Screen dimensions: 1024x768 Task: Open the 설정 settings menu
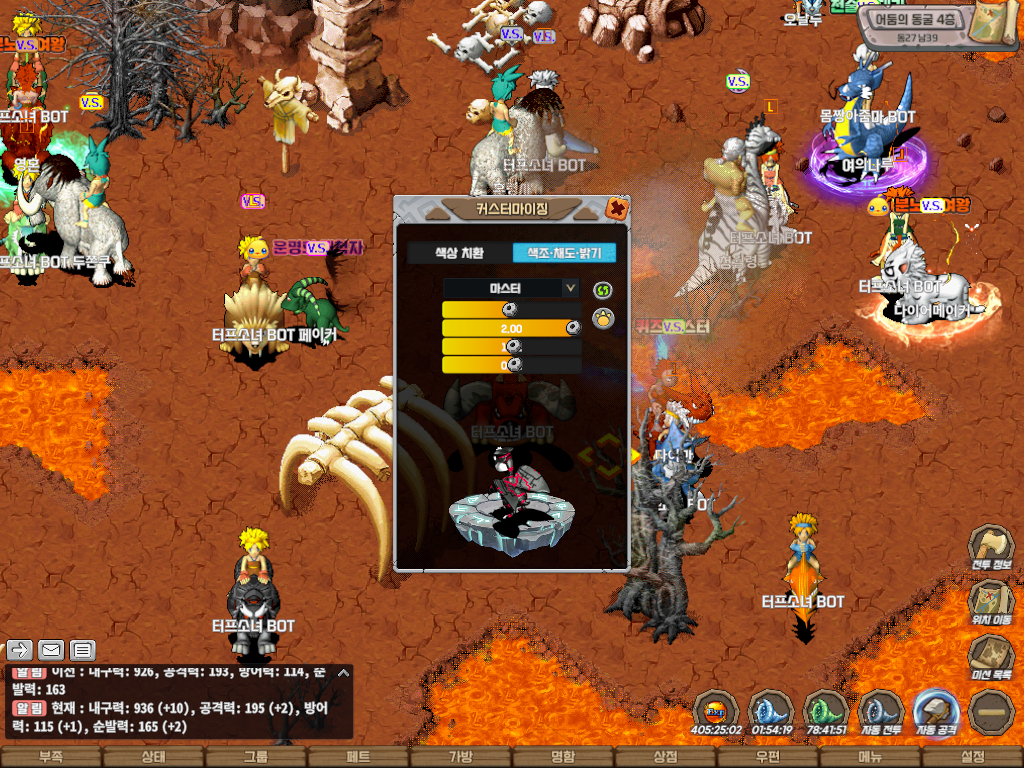[x=972, y=757]
